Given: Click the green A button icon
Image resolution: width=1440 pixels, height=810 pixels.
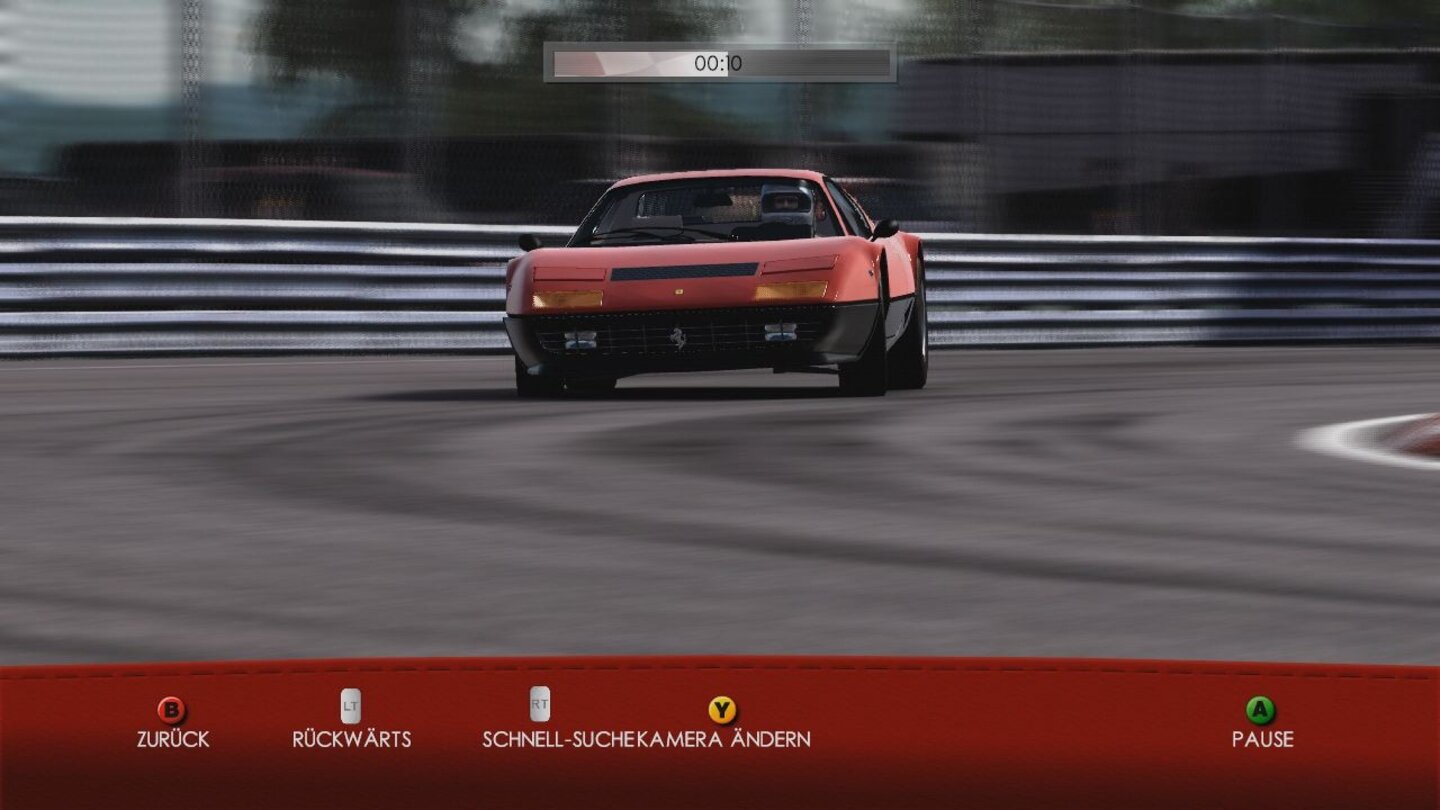Looking at the screenshot, I should (x=1263, y=711).
